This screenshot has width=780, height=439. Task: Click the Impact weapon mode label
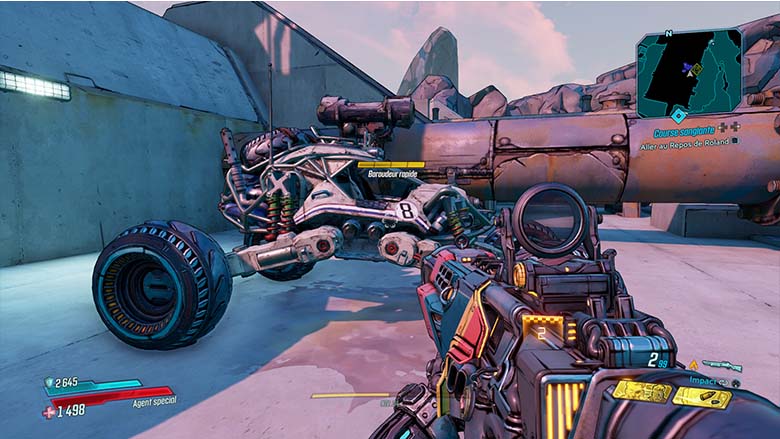[x=705, y=380]
